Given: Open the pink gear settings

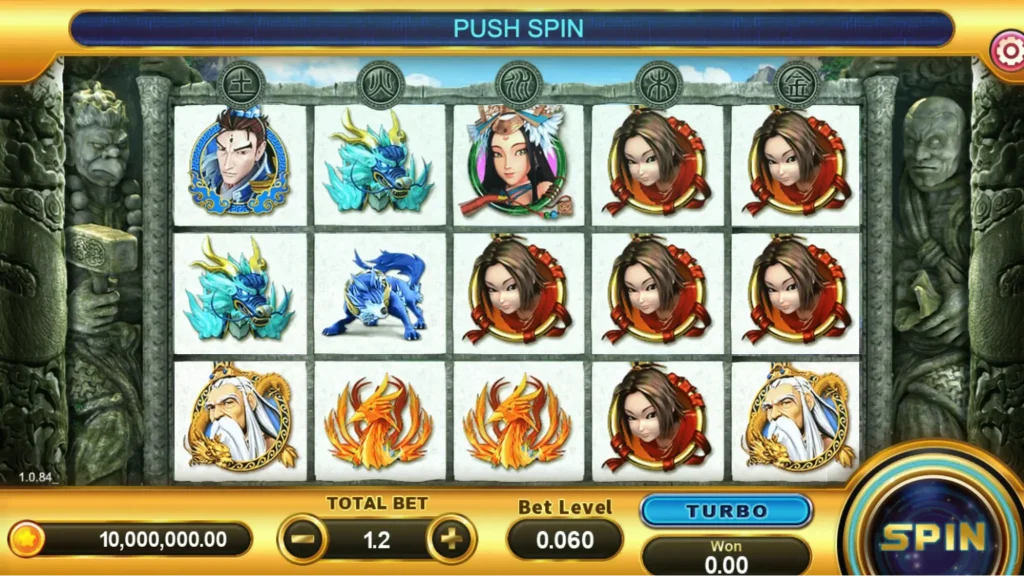Looking at the screenshot, I should (x=1006, y=48).
